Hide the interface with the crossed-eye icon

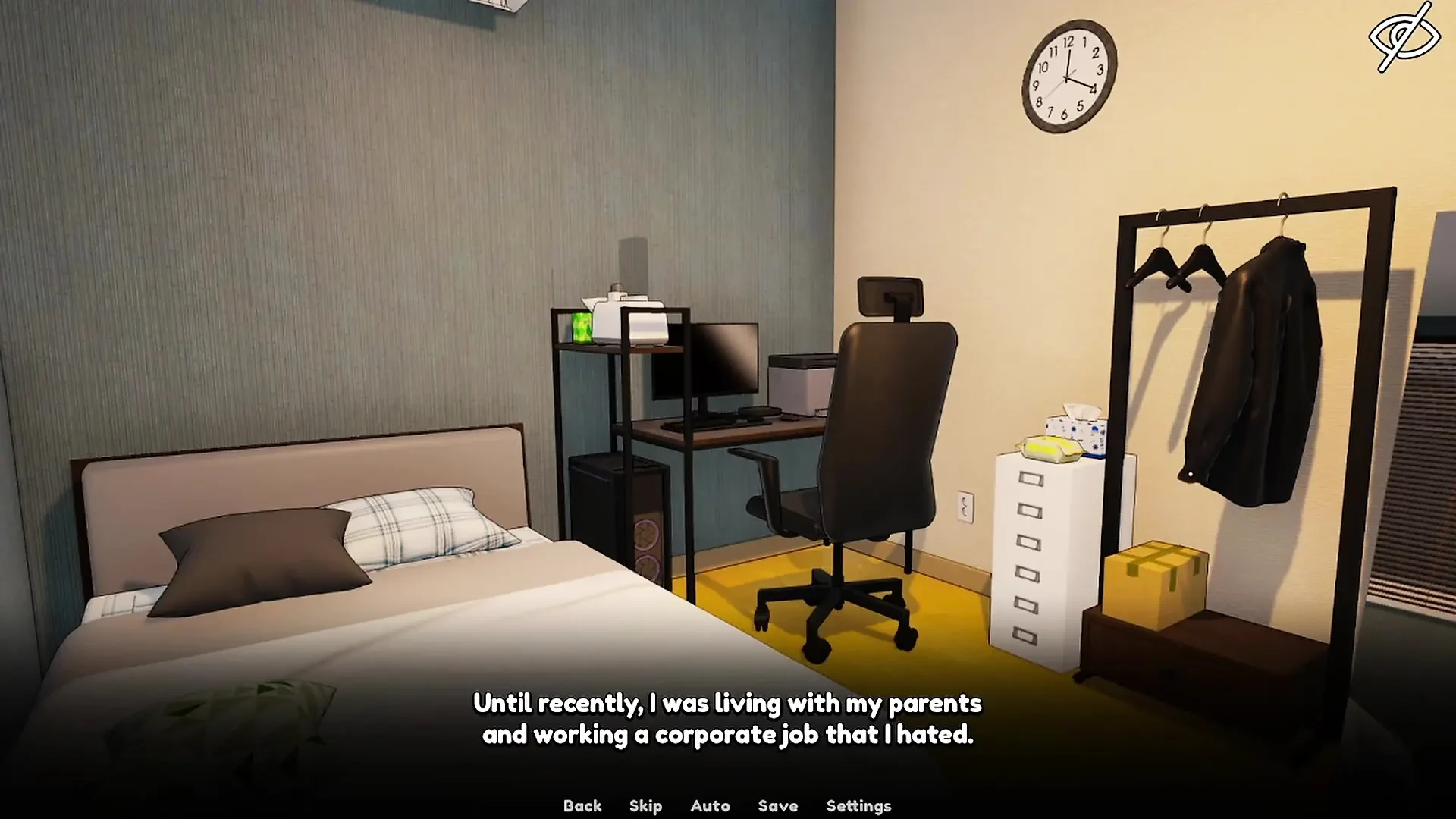point(1404,37)
